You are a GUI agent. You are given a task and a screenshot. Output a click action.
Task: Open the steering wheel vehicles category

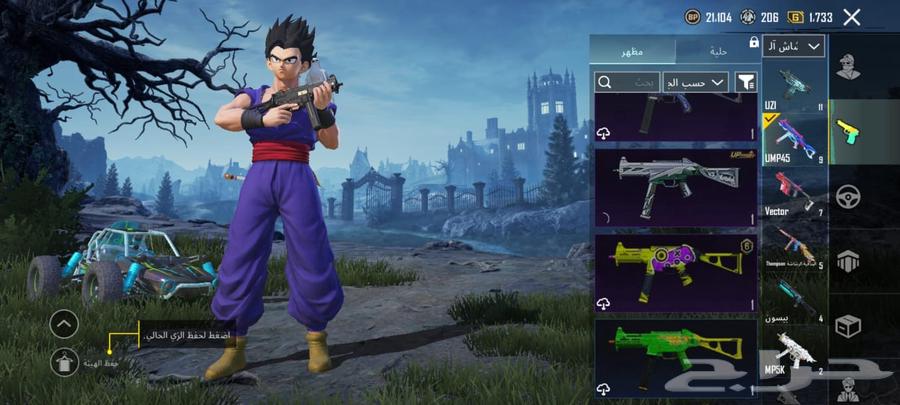[850, 196]
